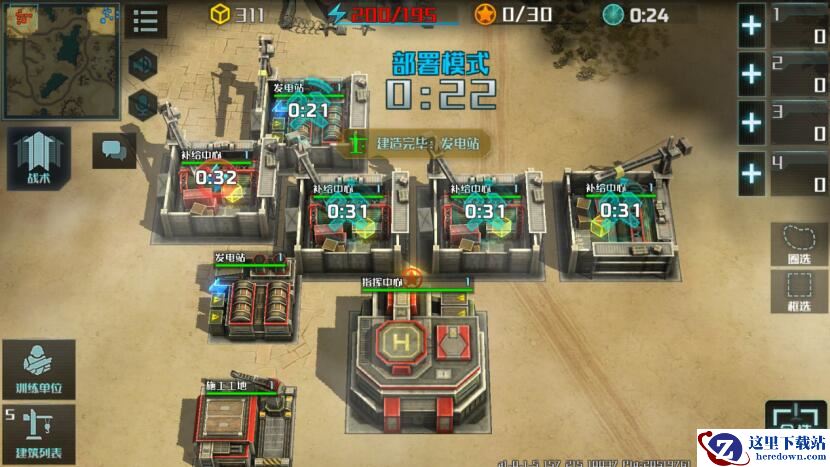Image resolution: width=830 pixels, height=467 pixels.
Task: Open the 训练单位 train units menu
Action: tap(38, 368)
